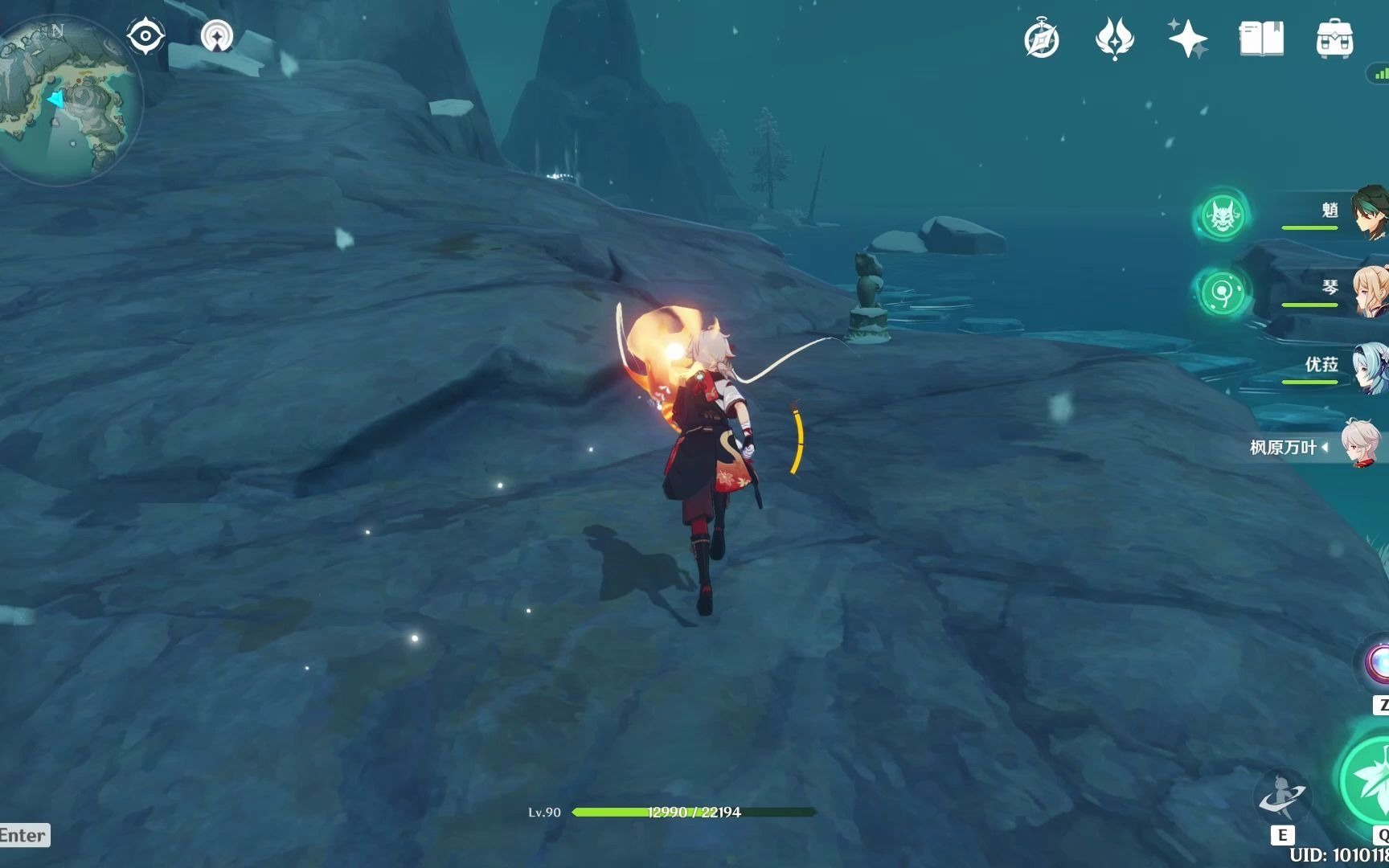The image size is (1389, 868).
Task: Use the pink gadget orb
Action: coord(1376,664)
